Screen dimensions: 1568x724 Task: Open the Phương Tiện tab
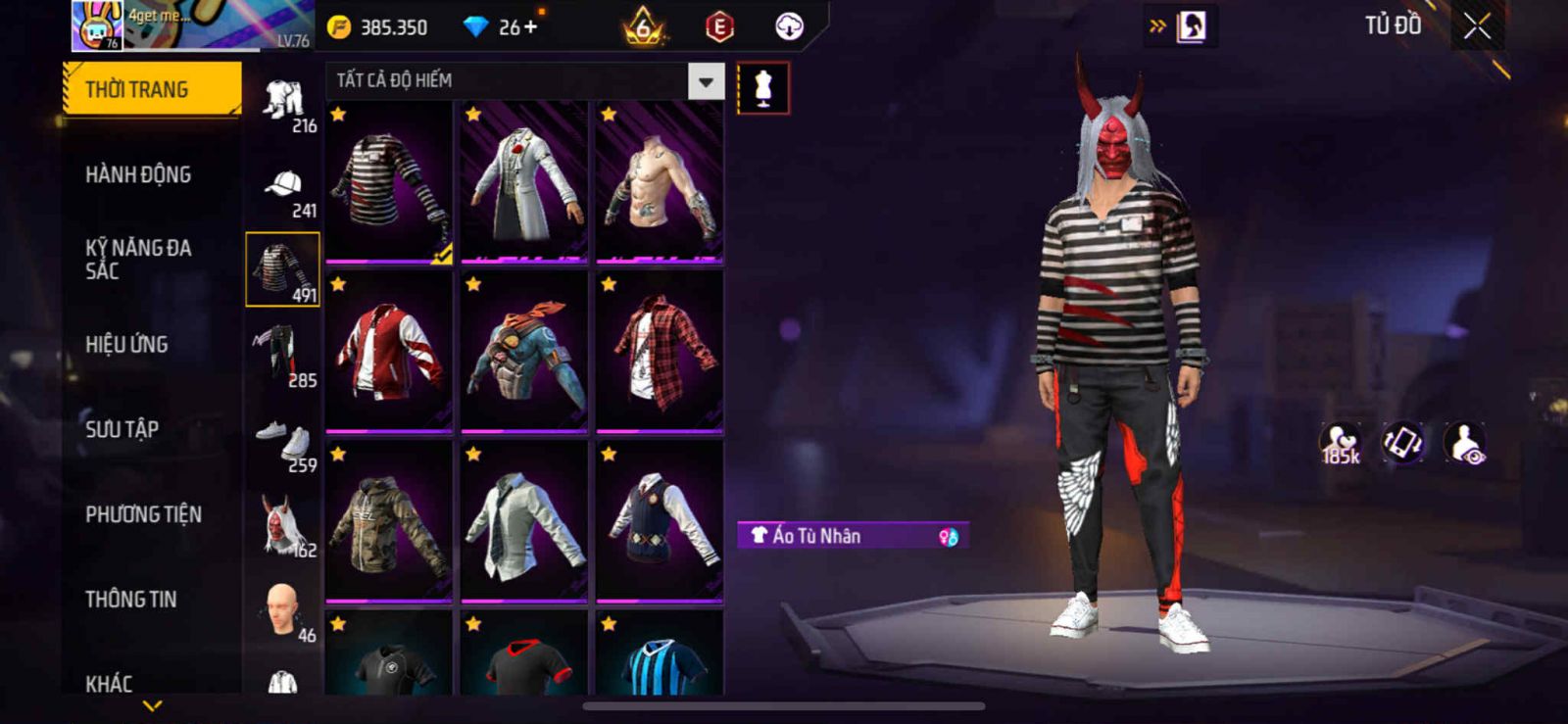coord(143,514)
